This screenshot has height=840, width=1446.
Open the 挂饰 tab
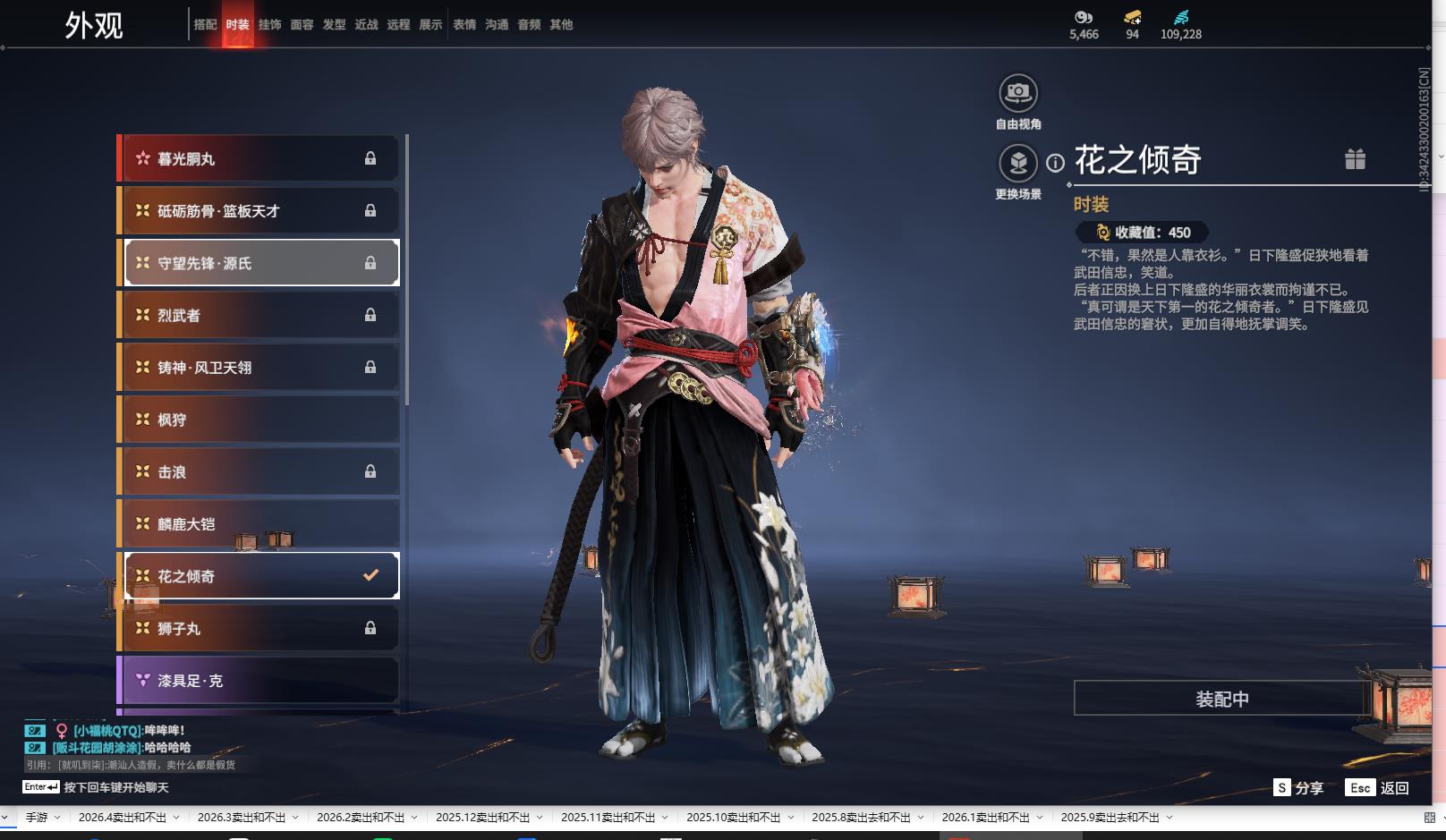(269, 25)
